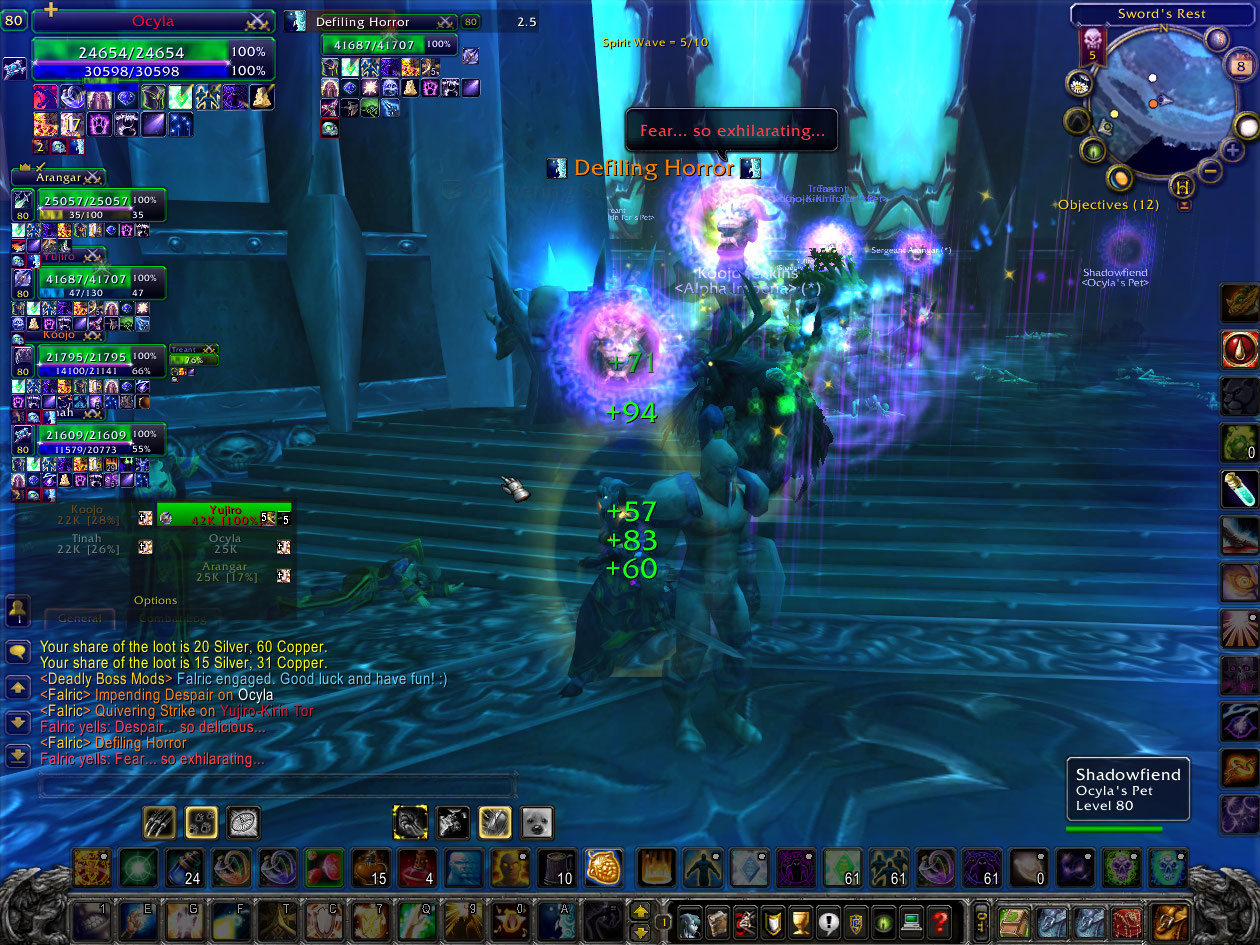Click the minimap zoom-out minus button
Image resolution: width=1260 pixels, height=945 pixels.
1209,170
